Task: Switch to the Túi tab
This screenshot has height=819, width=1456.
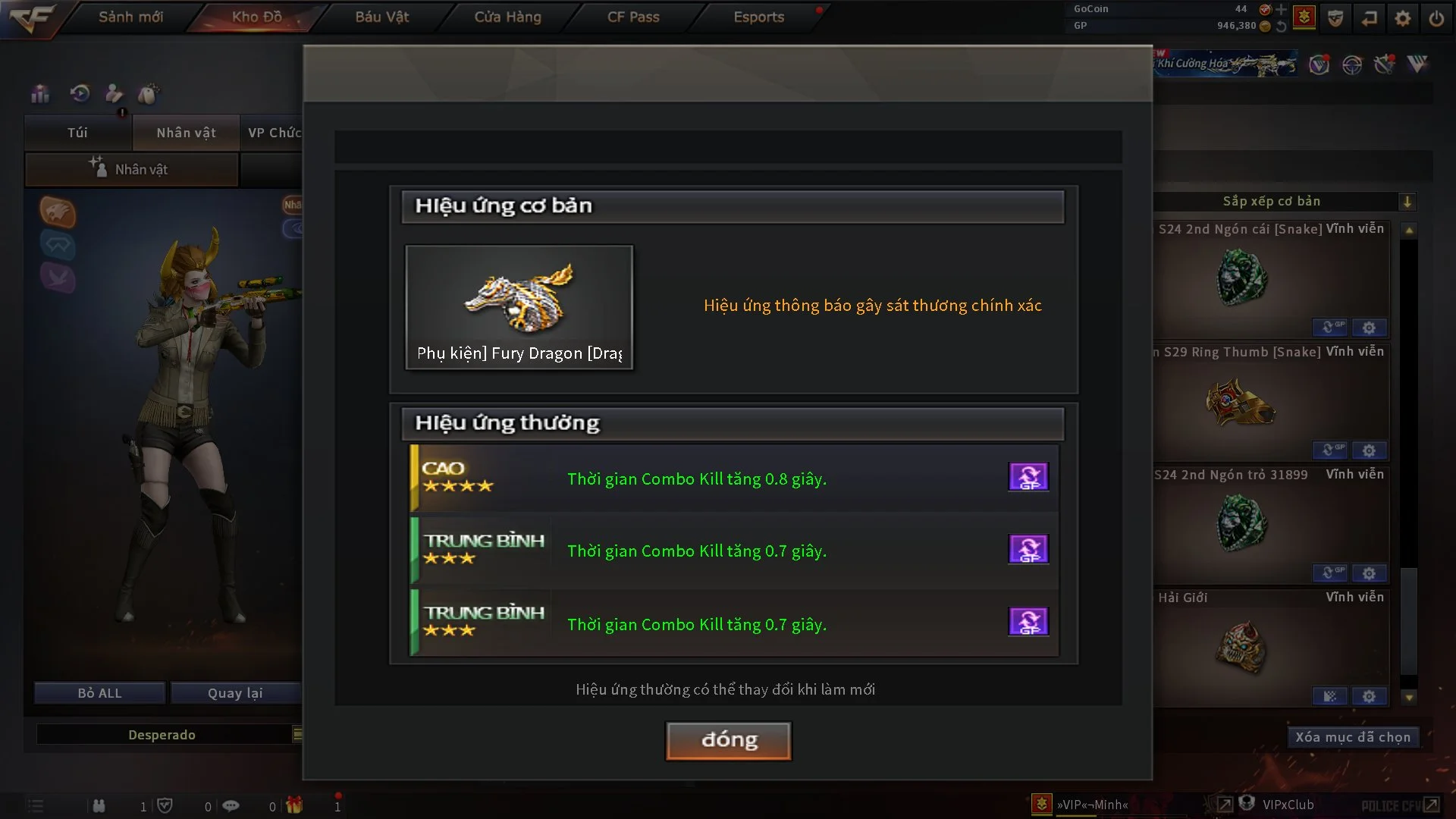Action: coord(76,133)
